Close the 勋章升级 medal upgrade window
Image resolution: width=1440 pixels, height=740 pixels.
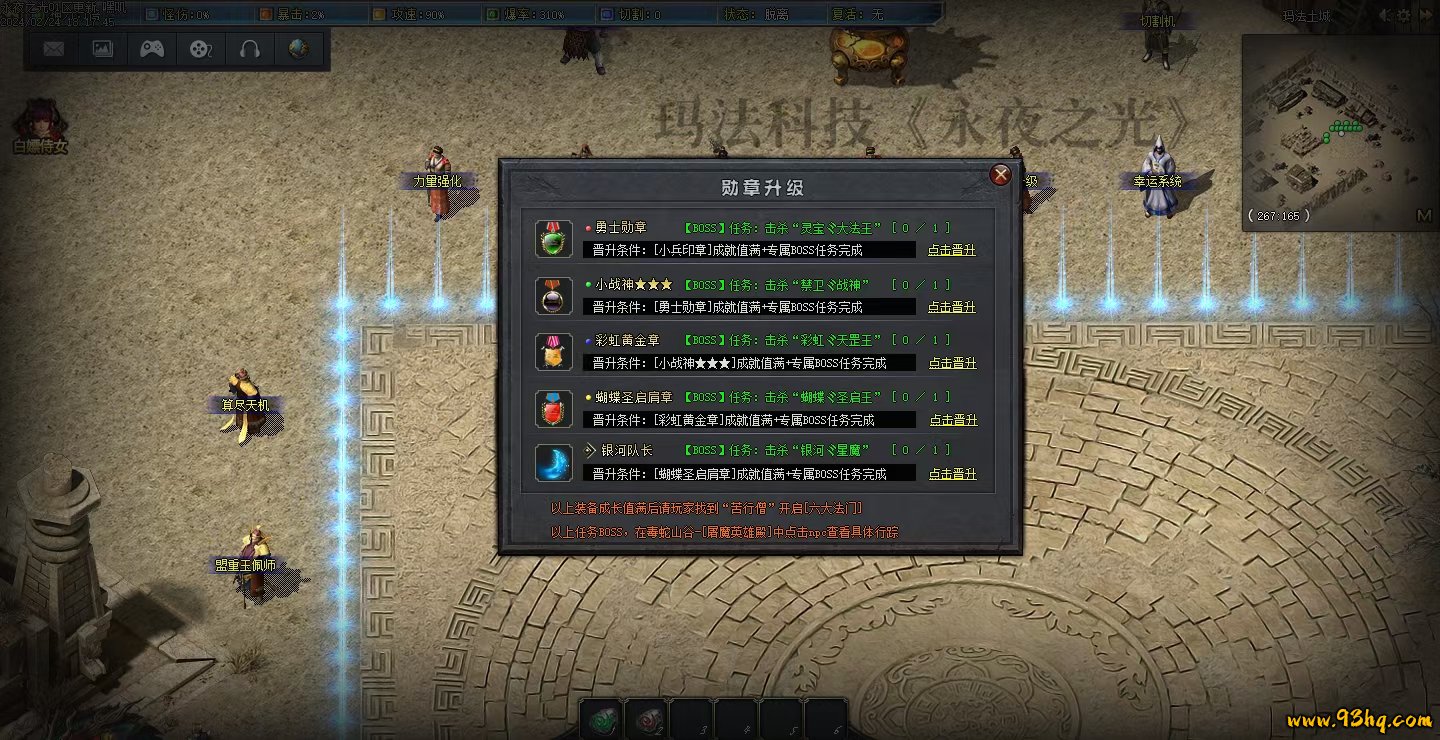click(1000, 175)
